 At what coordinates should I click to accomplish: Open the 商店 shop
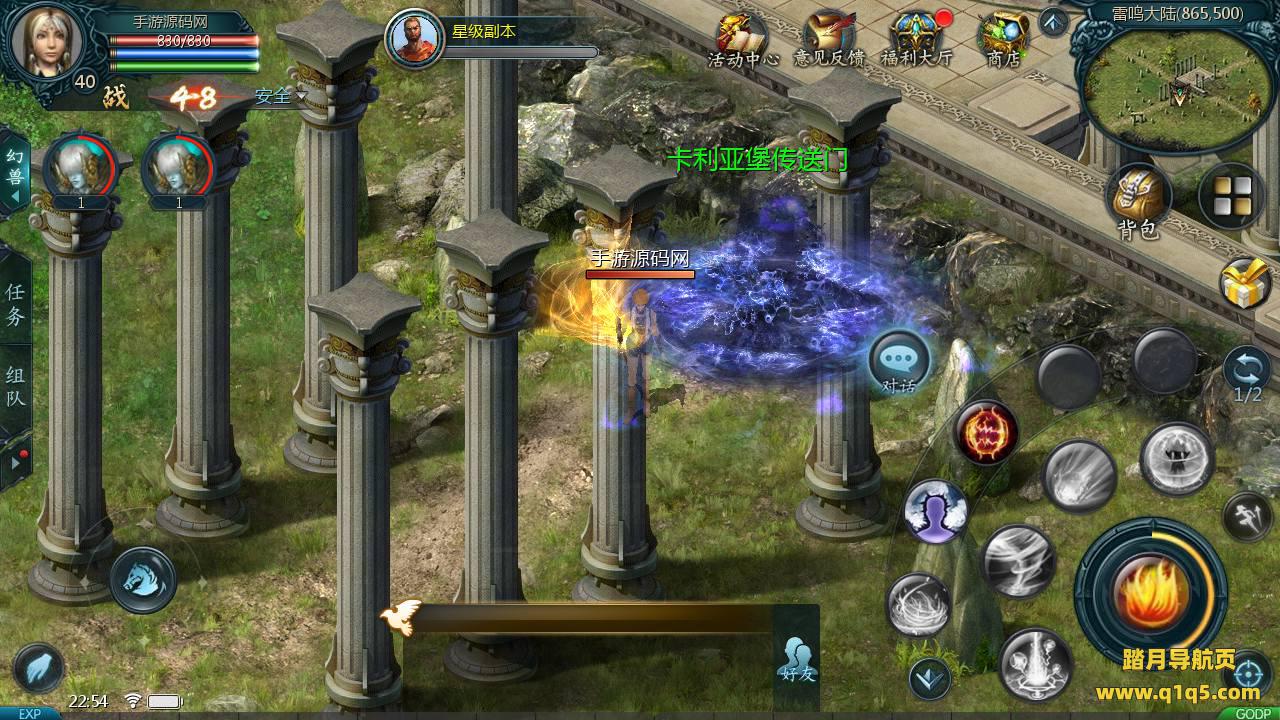point(1003,38)
